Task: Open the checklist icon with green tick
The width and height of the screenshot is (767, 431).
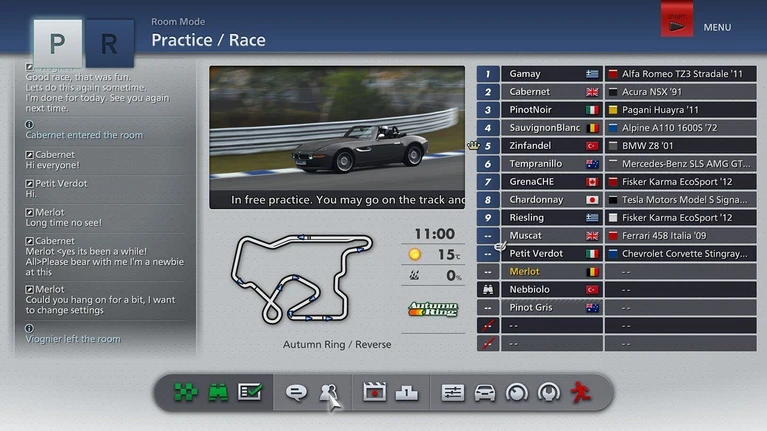Action: 249,393
